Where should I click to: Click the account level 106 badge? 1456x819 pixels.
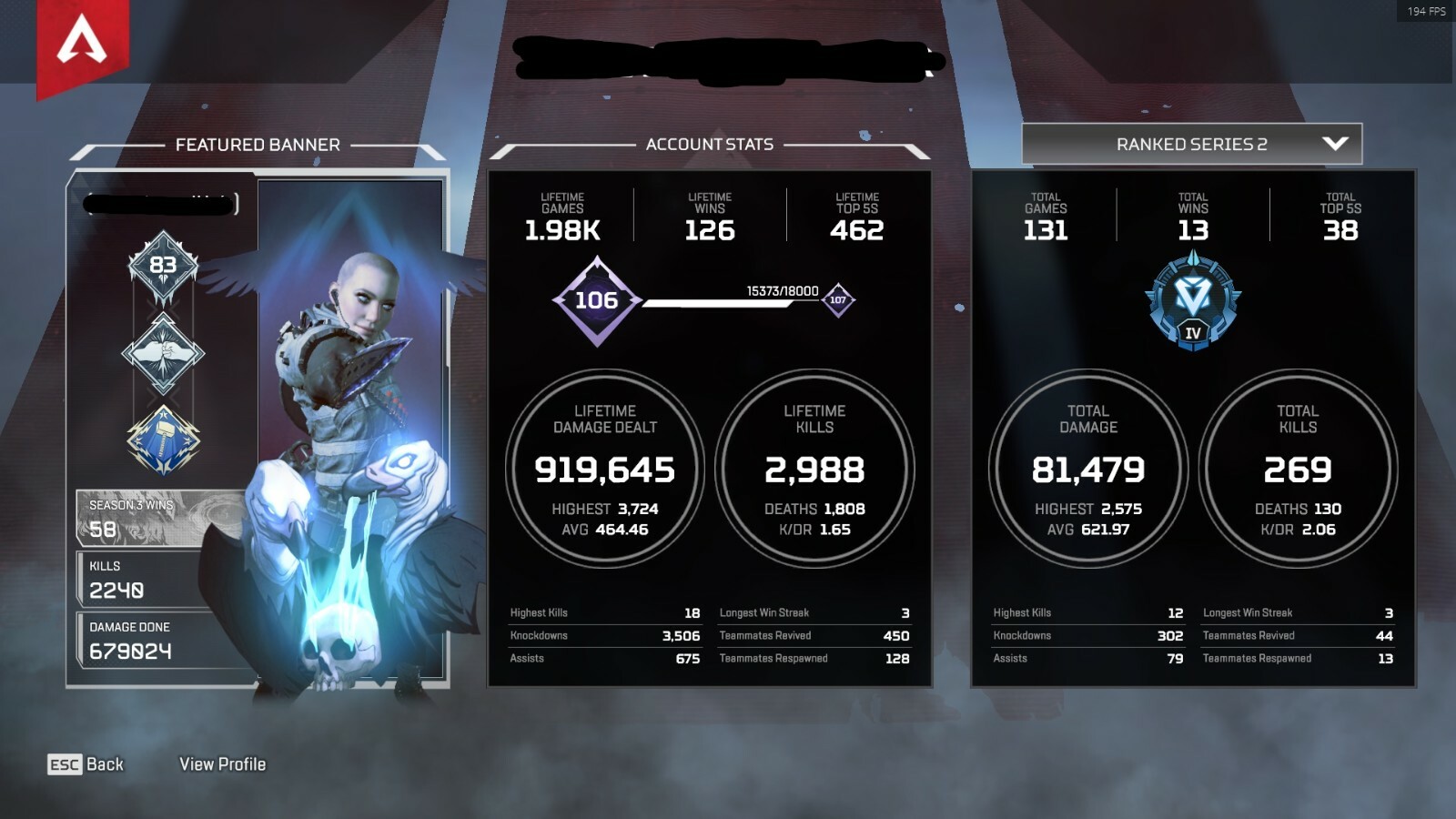(597, 300)
